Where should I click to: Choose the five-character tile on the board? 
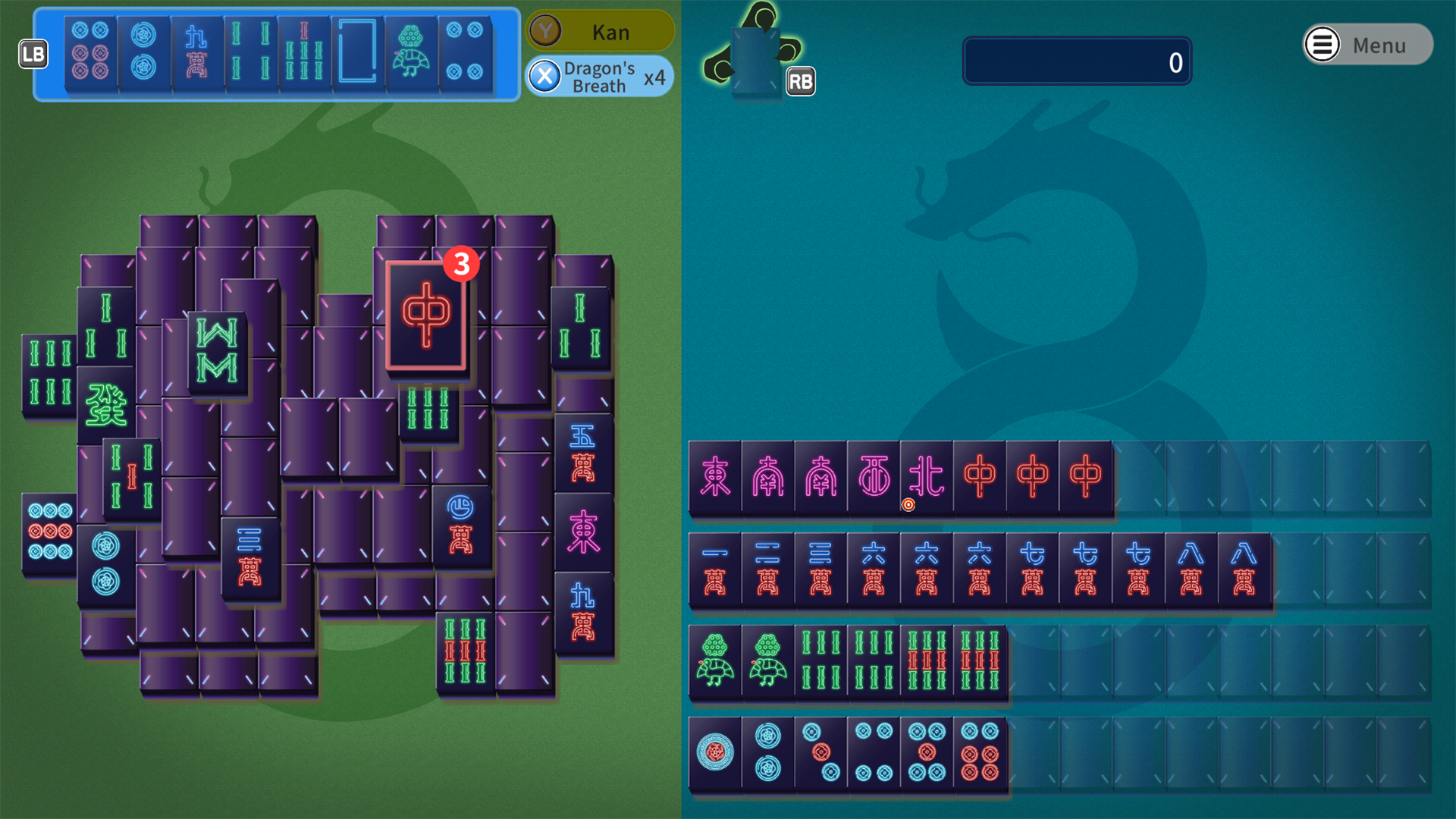(582, 453)
